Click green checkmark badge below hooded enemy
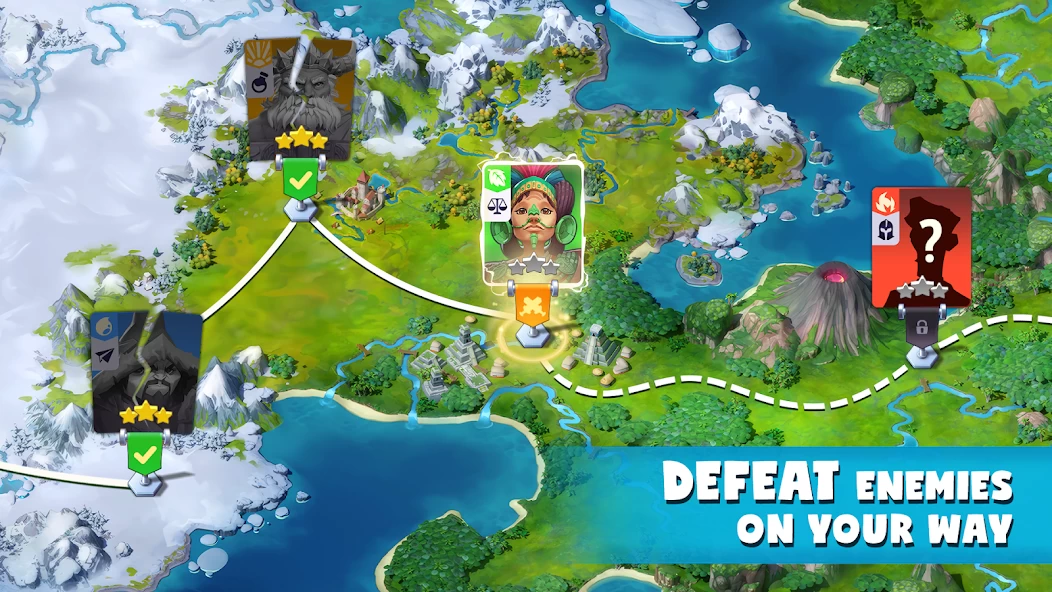The image size is (1052, 592). pos(146,456)
